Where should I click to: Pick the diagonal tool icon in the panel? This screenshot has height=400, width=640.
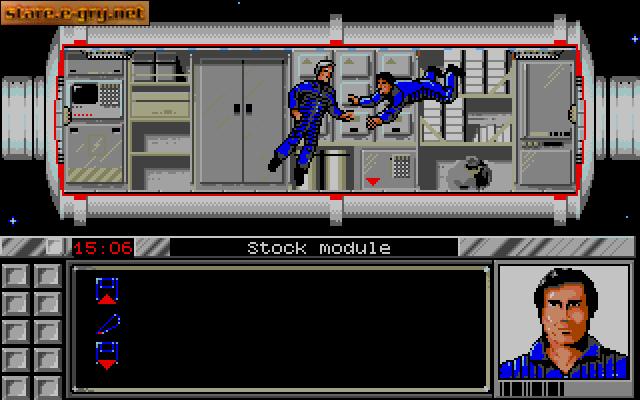coord(108,323)
